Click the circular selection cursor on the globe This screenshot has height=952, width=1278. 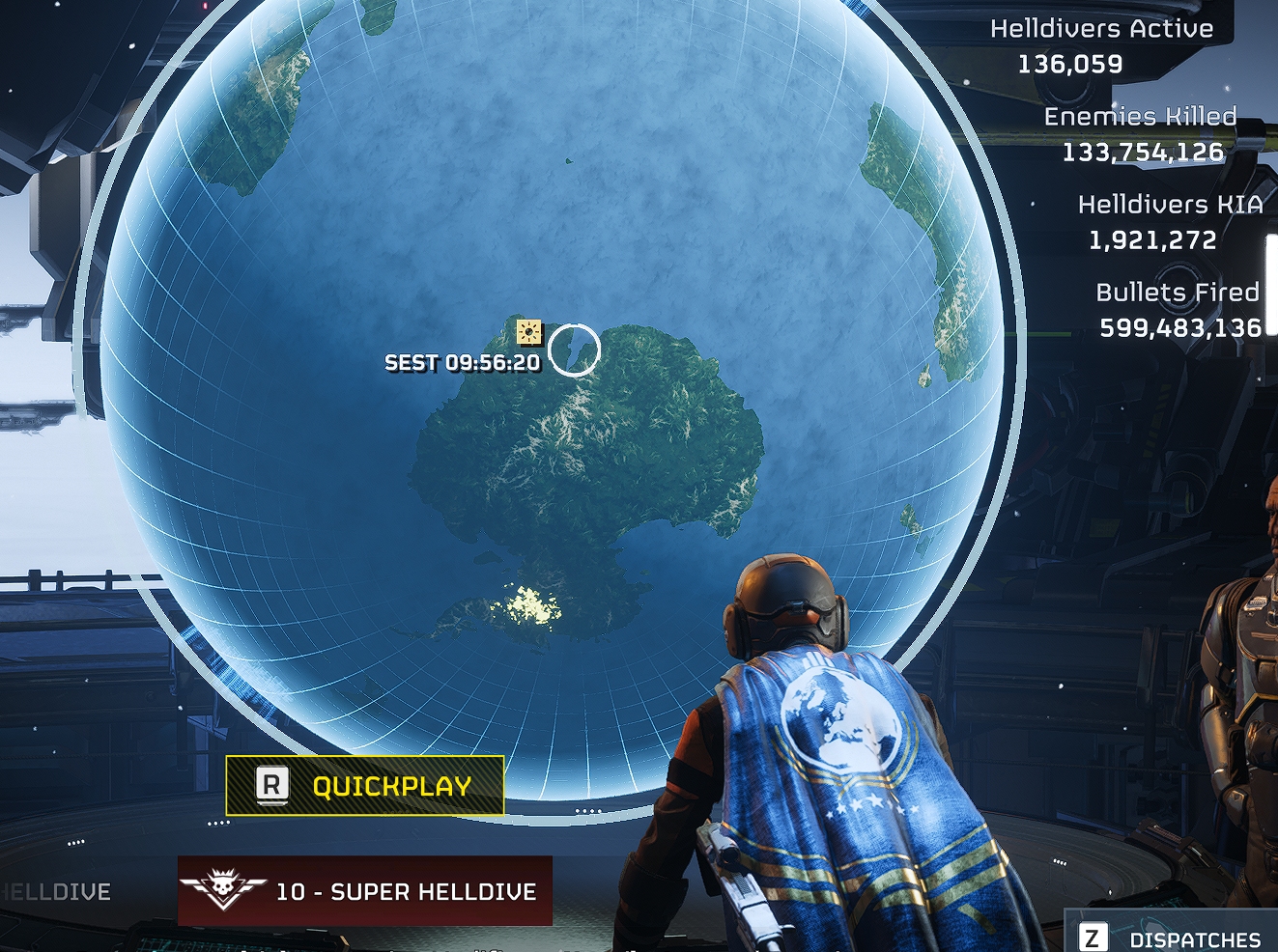tap(574, 349)
